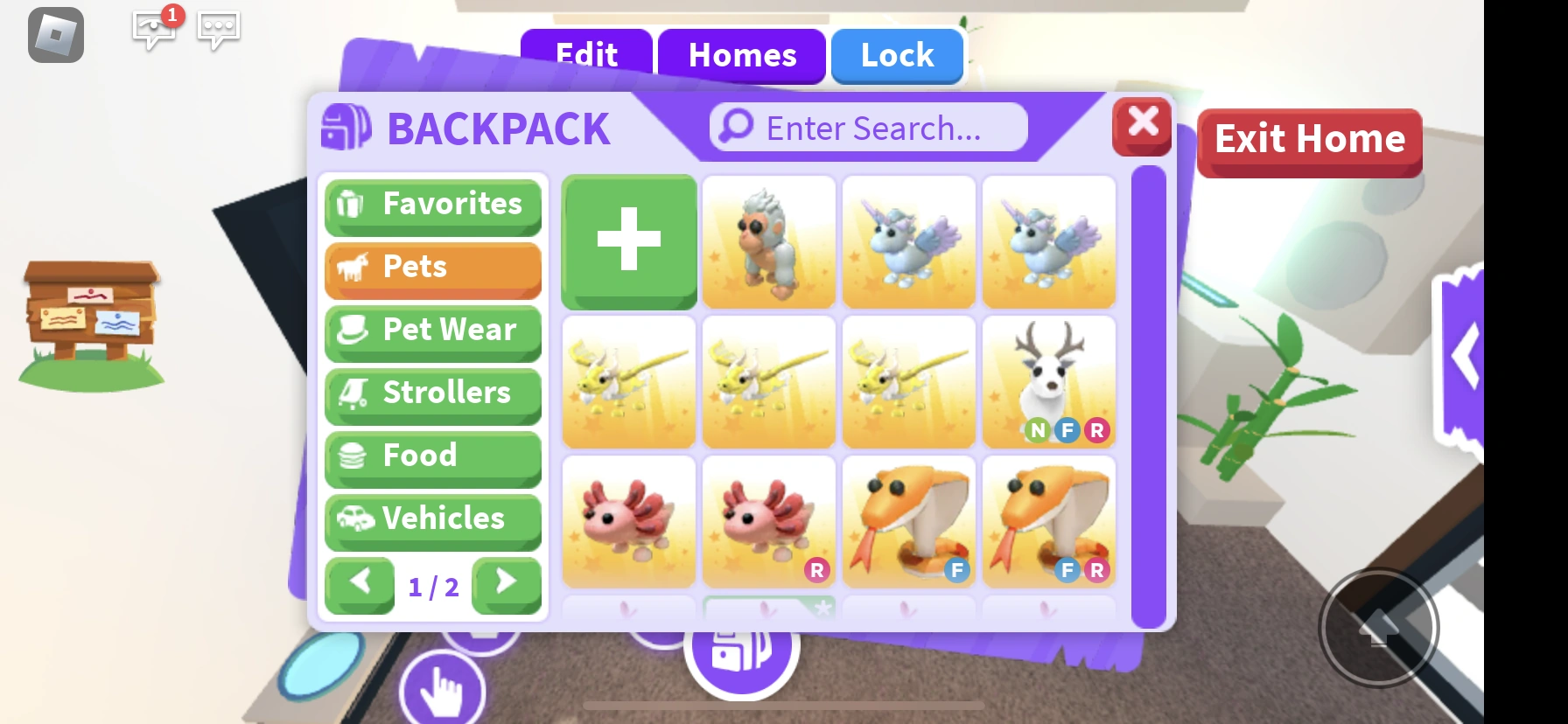The width and height of the screenshot is (1568, 724).
Task: Open the Roblox menu icon
Action: click(55, 36)
